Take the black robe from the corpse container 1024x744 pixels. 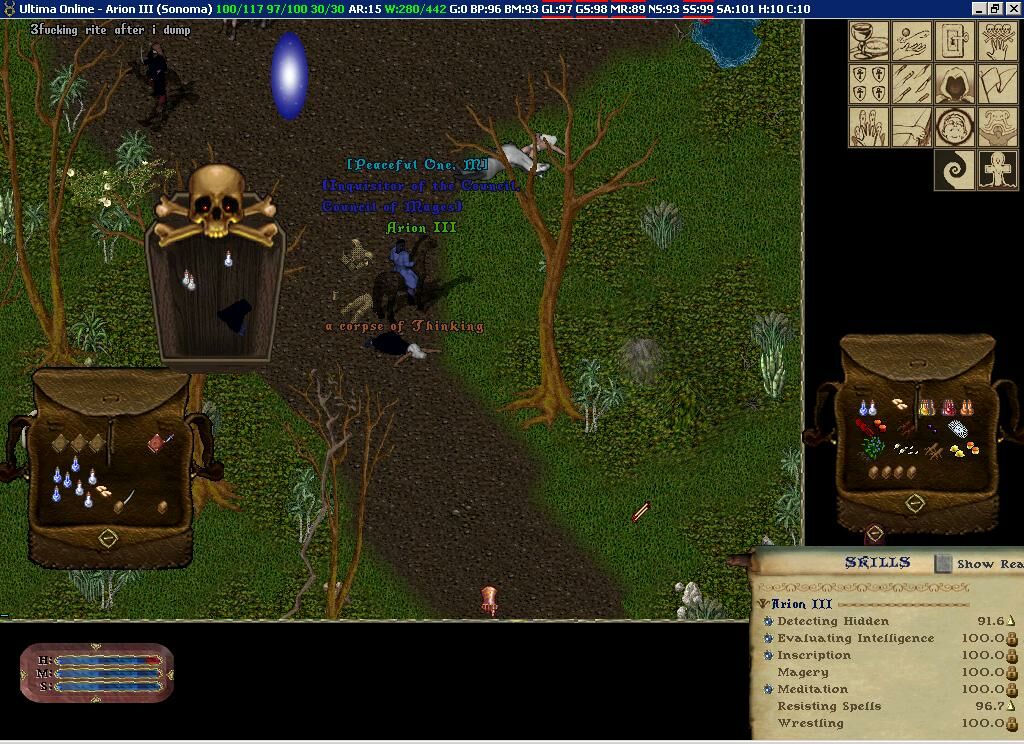click(236, 315)
